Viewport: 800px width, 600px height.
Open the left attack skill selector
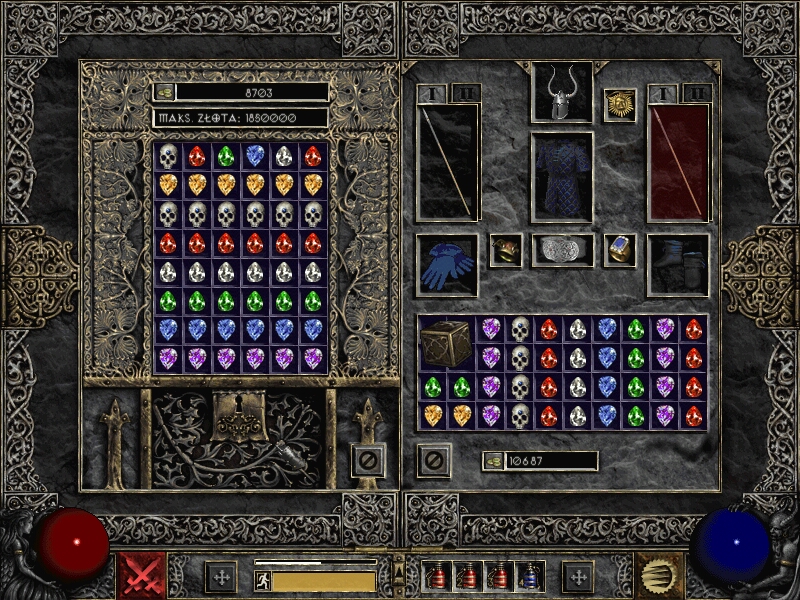click(x=142, y=576)
